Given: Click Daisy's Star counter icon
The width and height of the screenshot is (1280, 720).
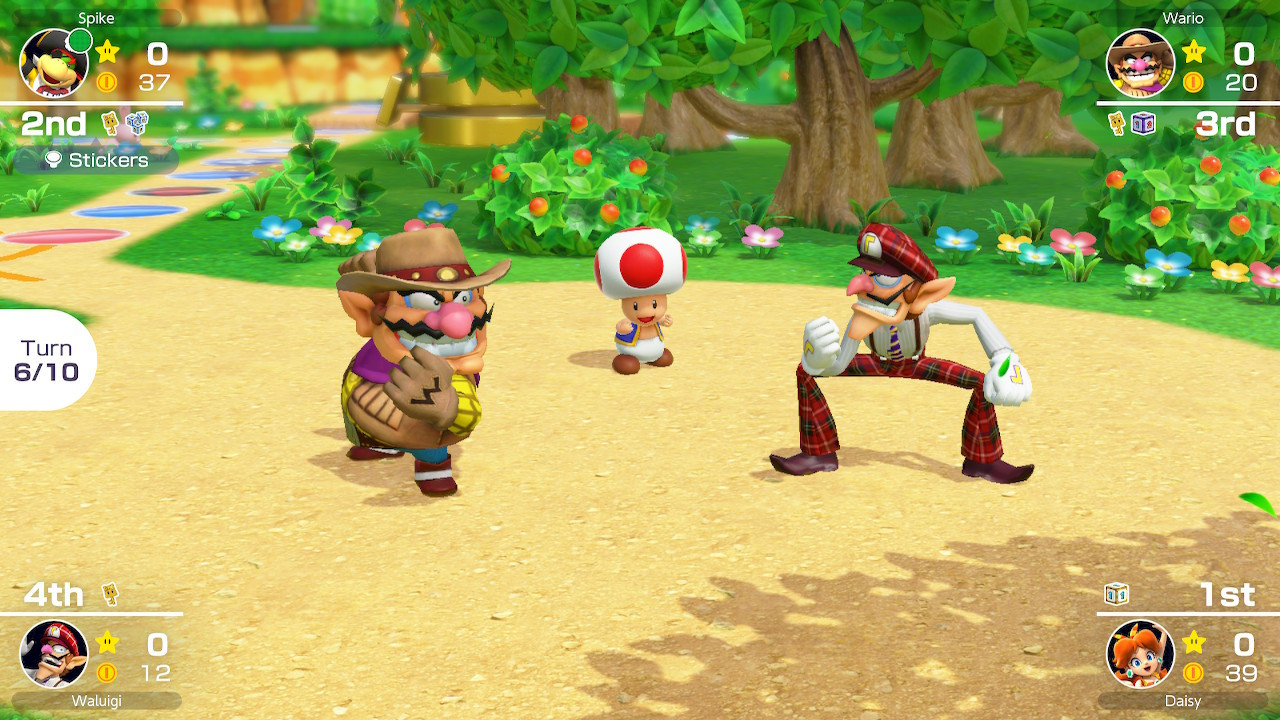Looking at the screenshot, I should [1192, 644].
